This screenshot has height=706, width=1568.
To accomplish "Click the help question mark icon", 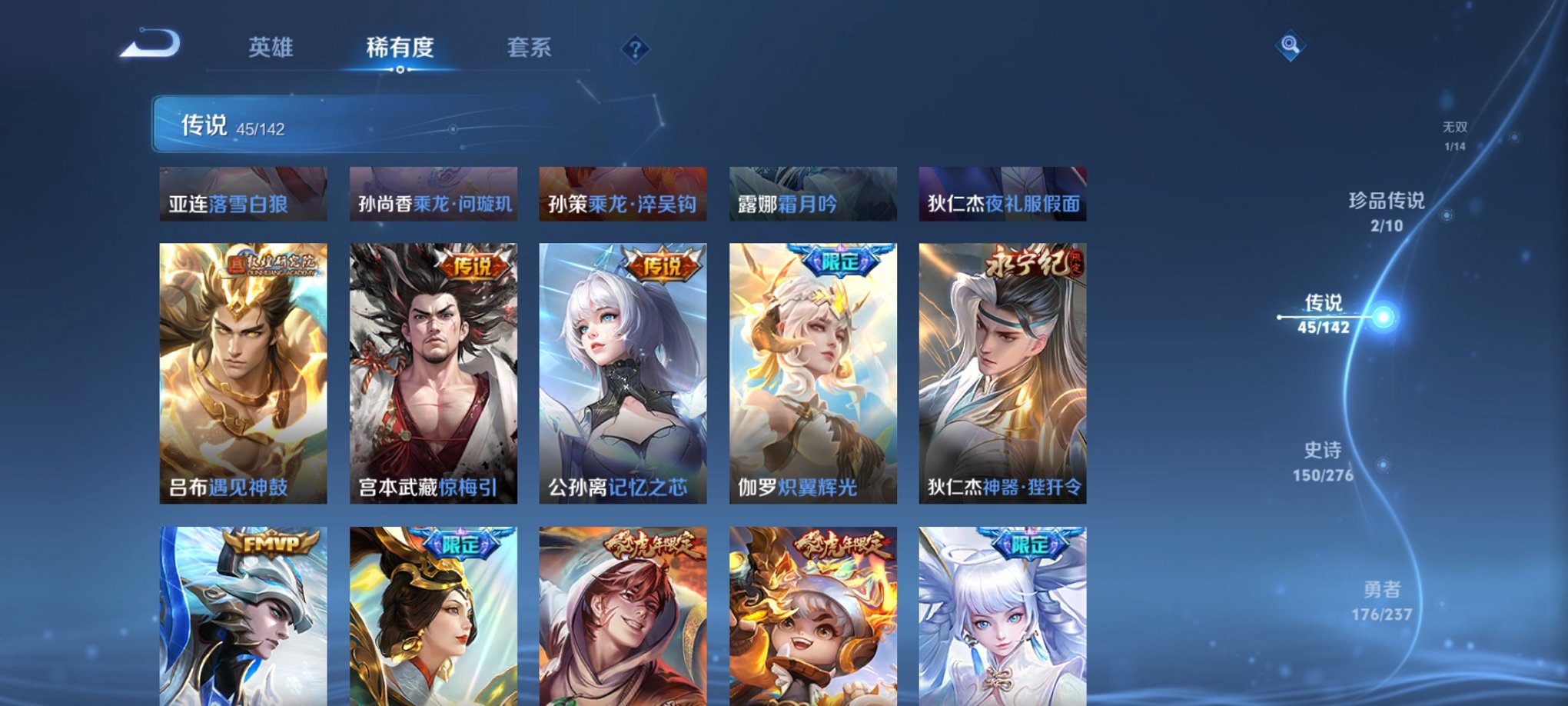I will [x=634, y=48].
